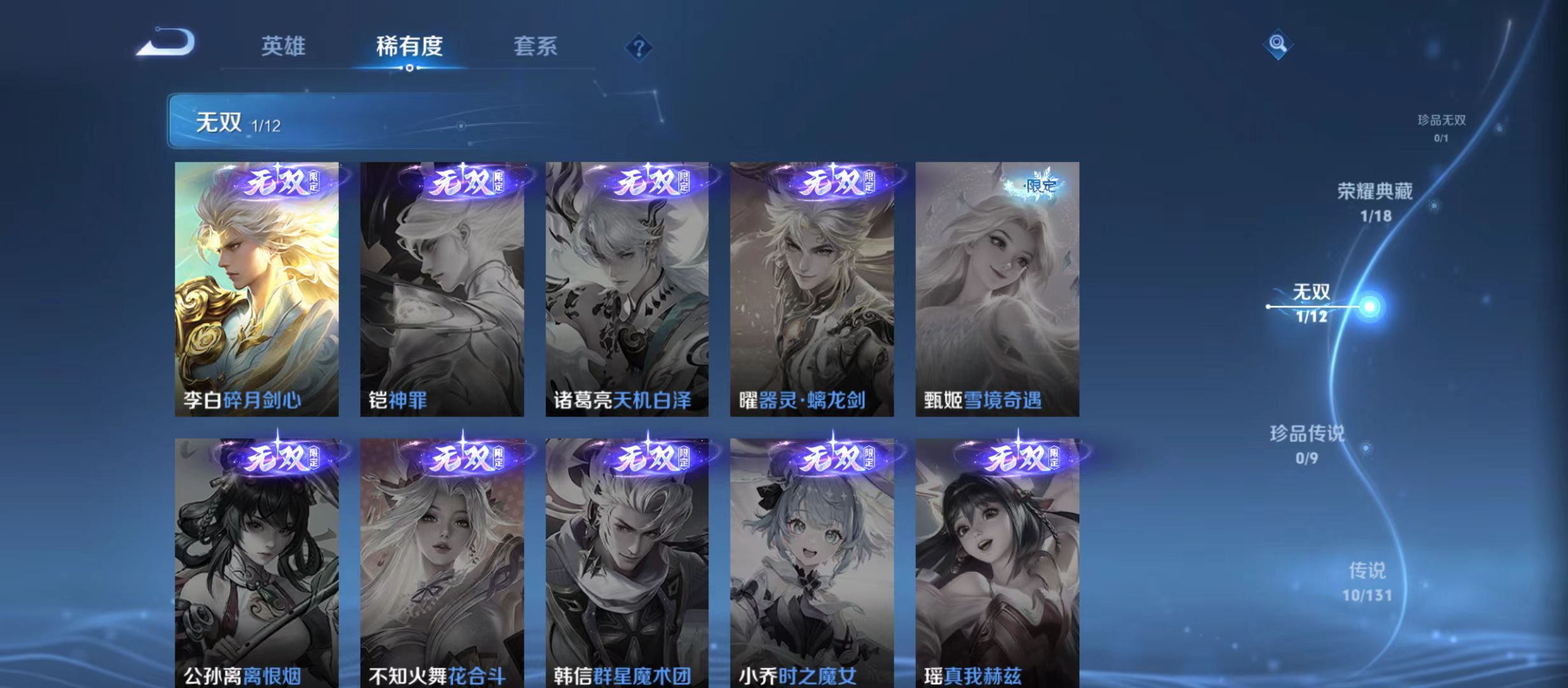Switch to the 套系 tab
Screen dimensions: 1568x688
click(537, 46)
